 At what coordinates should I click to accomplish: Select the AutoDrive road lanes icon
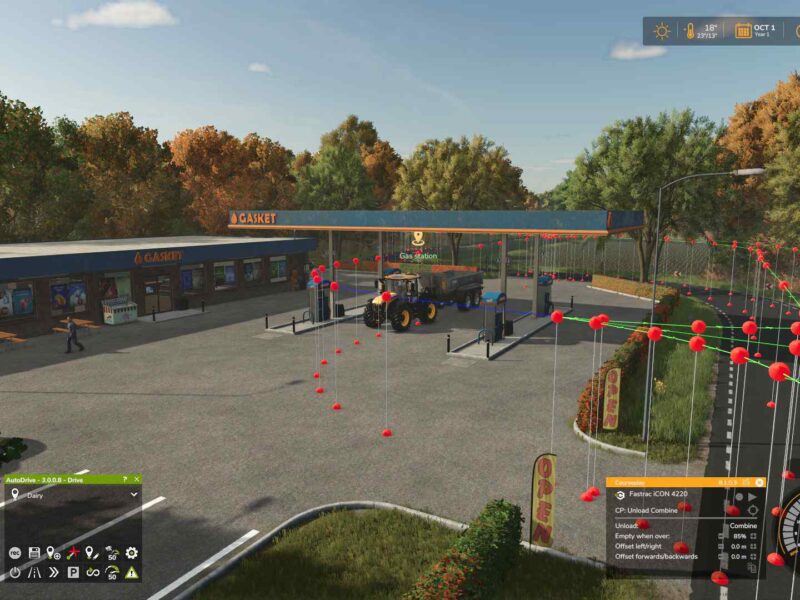pyautogui.click(x=34, y=573)
